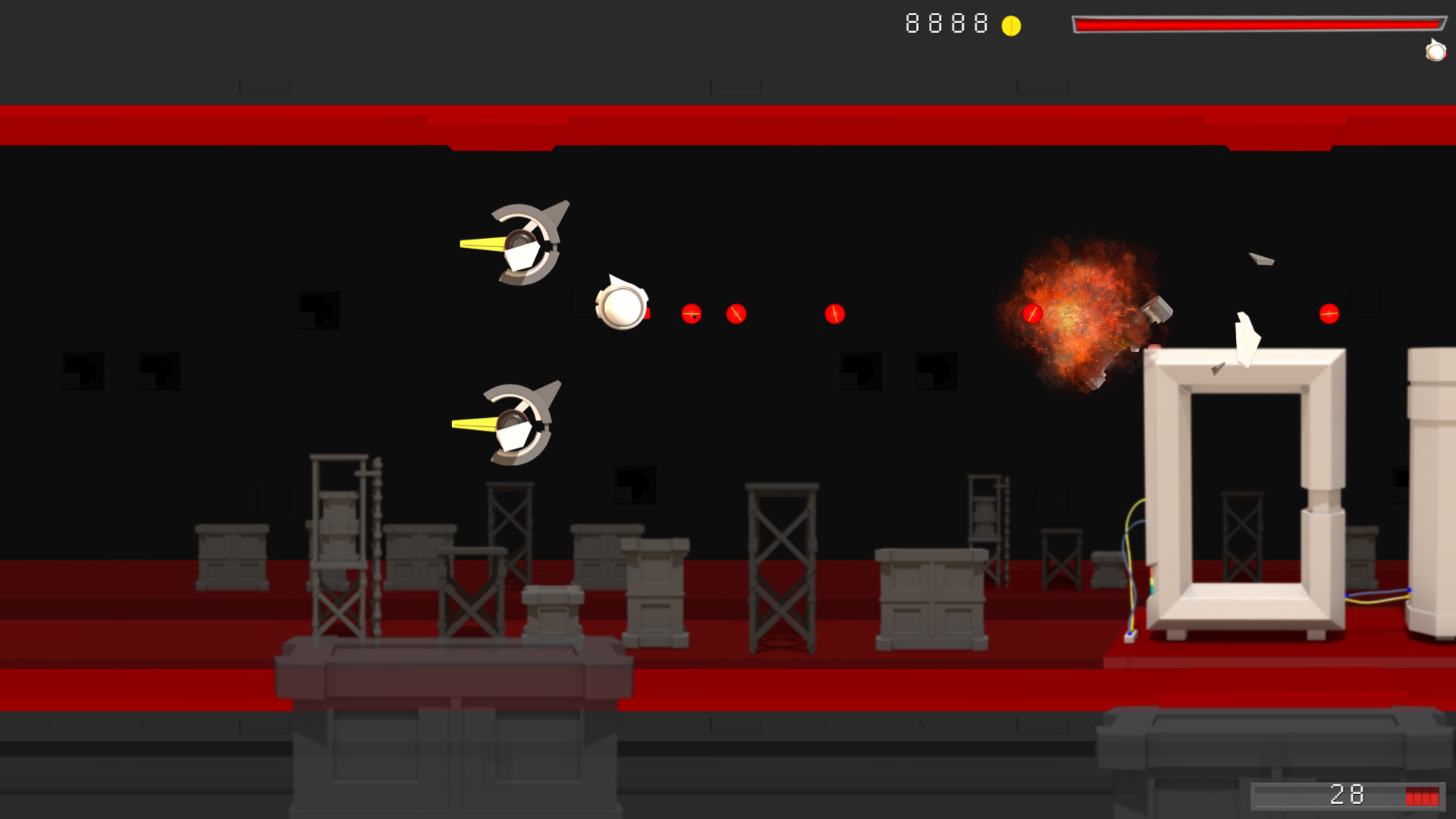Viewport: 1456px width, 819px height.
Task: Click the yellow coin icon beside the score
Action: tap(1012, 25)
